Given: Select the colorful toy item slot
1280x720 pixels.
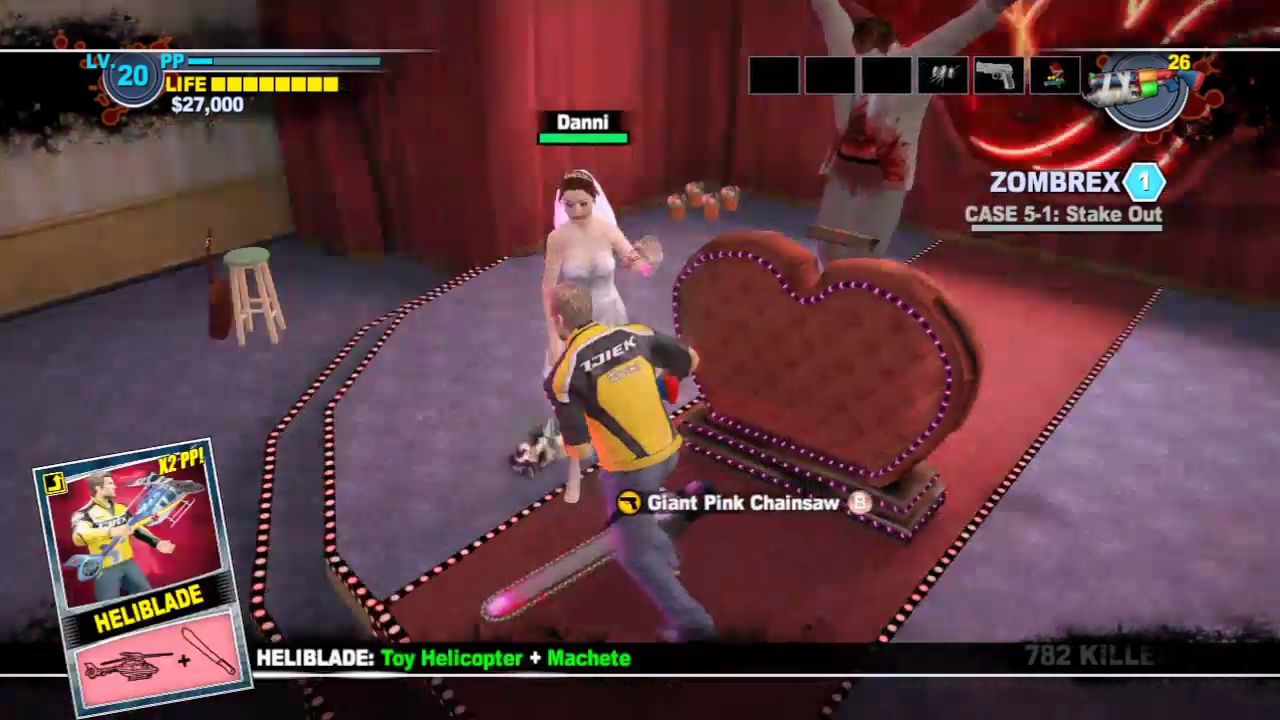Looking at the screenshot, I should click(x=1054, y=76).
